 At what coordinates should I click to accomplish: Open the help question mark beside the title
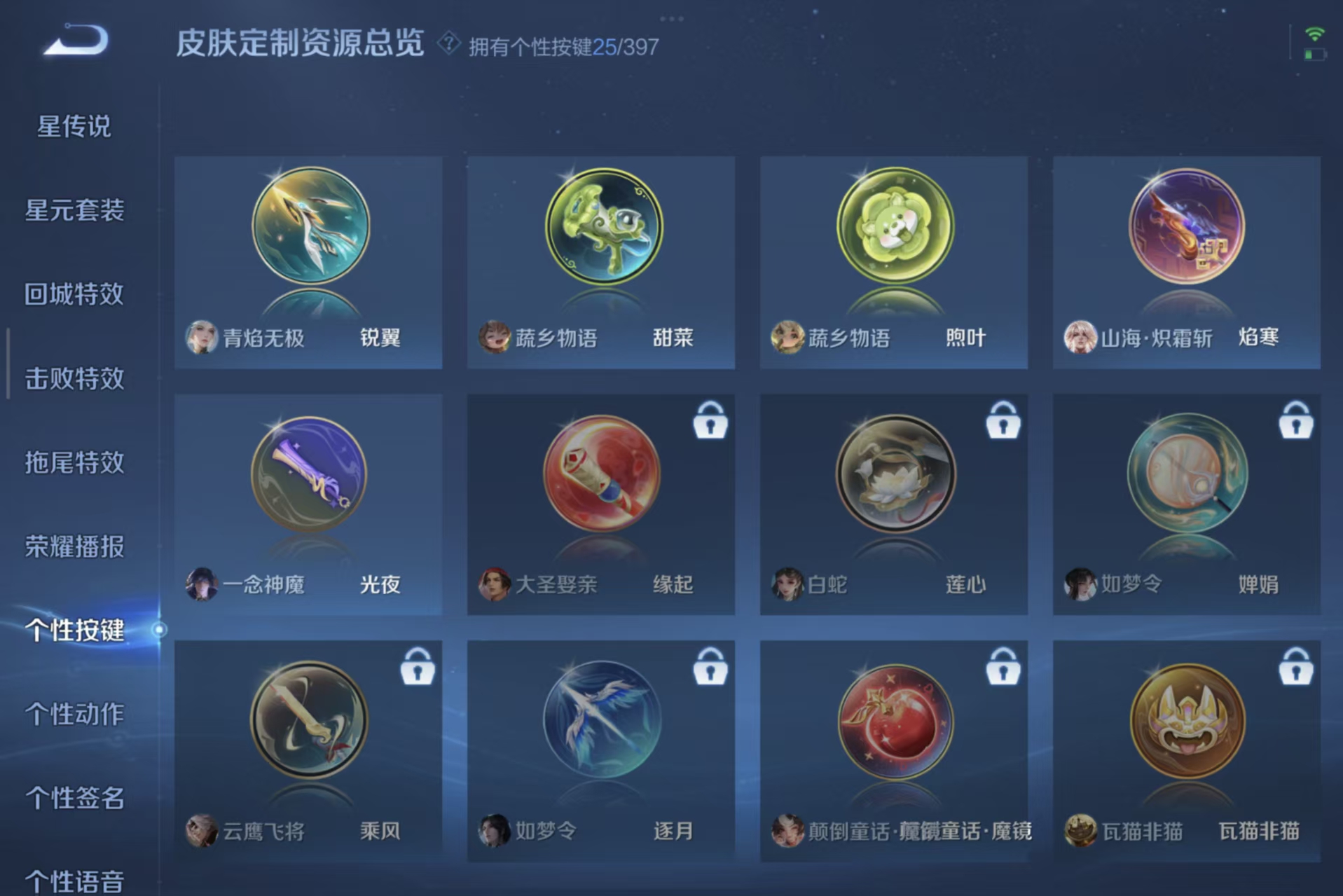point(446,43)
